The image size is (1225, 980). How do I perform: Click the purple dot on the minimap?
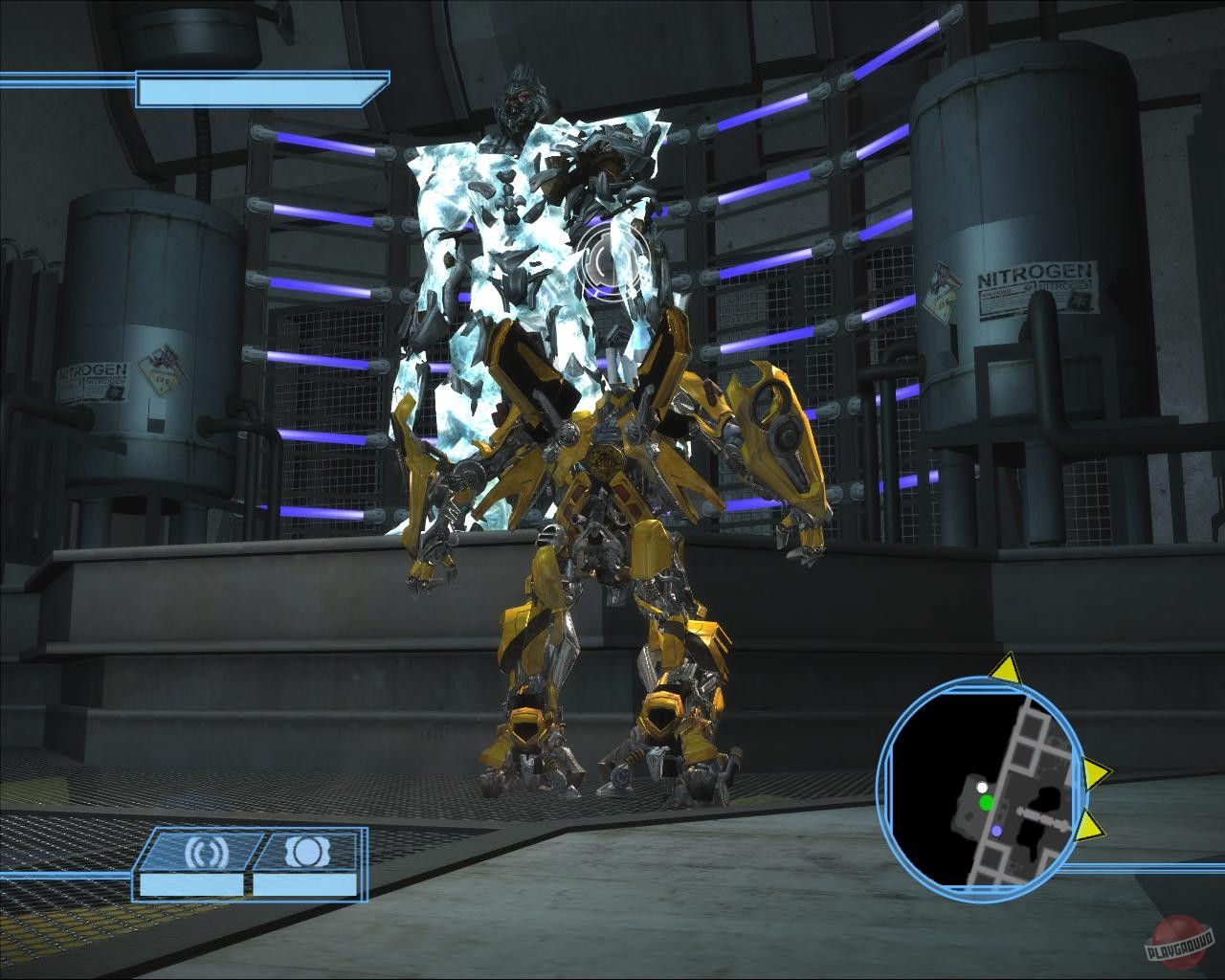pyautogui.click(x=995, y=829)
